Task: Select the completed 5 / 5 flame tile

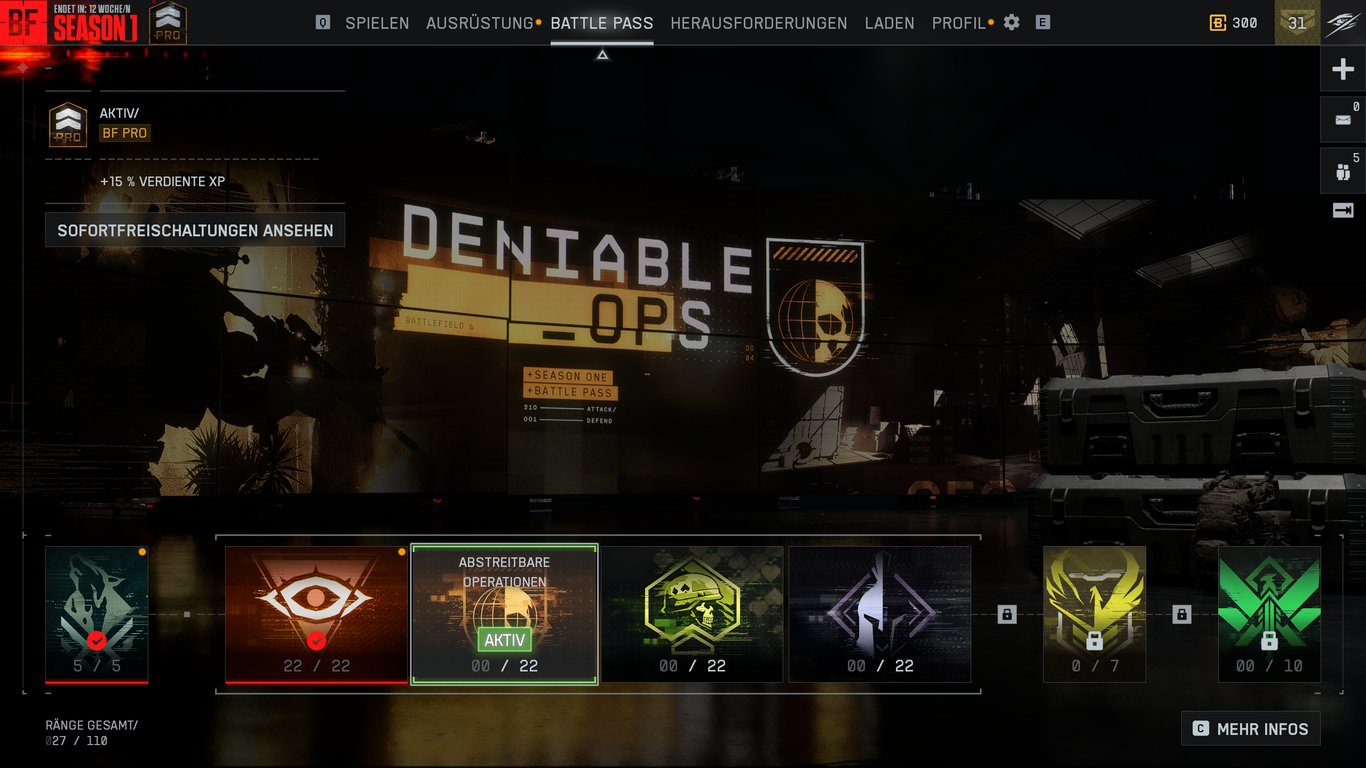Action: pyautogui.click(x=96, y=614)
